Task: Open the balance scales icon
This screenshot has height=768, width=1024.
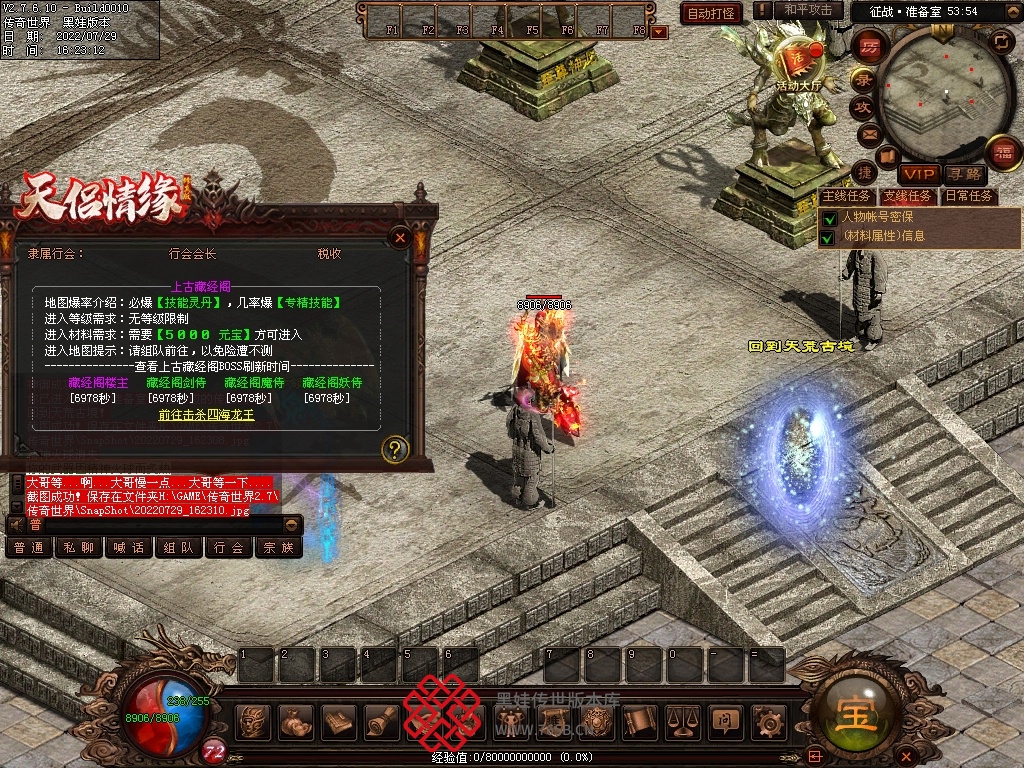Action: click(682, 720)
